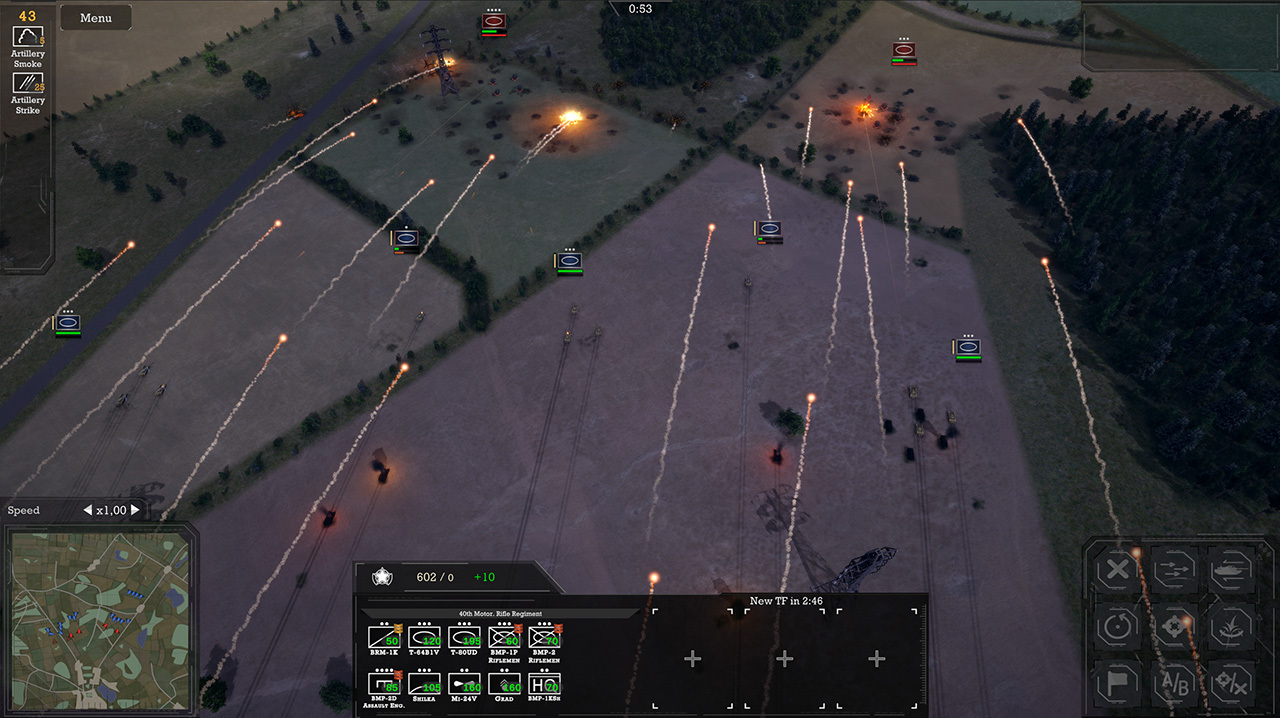Select the BRM-1K unit card
Image resolution: width=1280 pixels, height=718 pixels.
pyautogui.click(x=384, y=637)
